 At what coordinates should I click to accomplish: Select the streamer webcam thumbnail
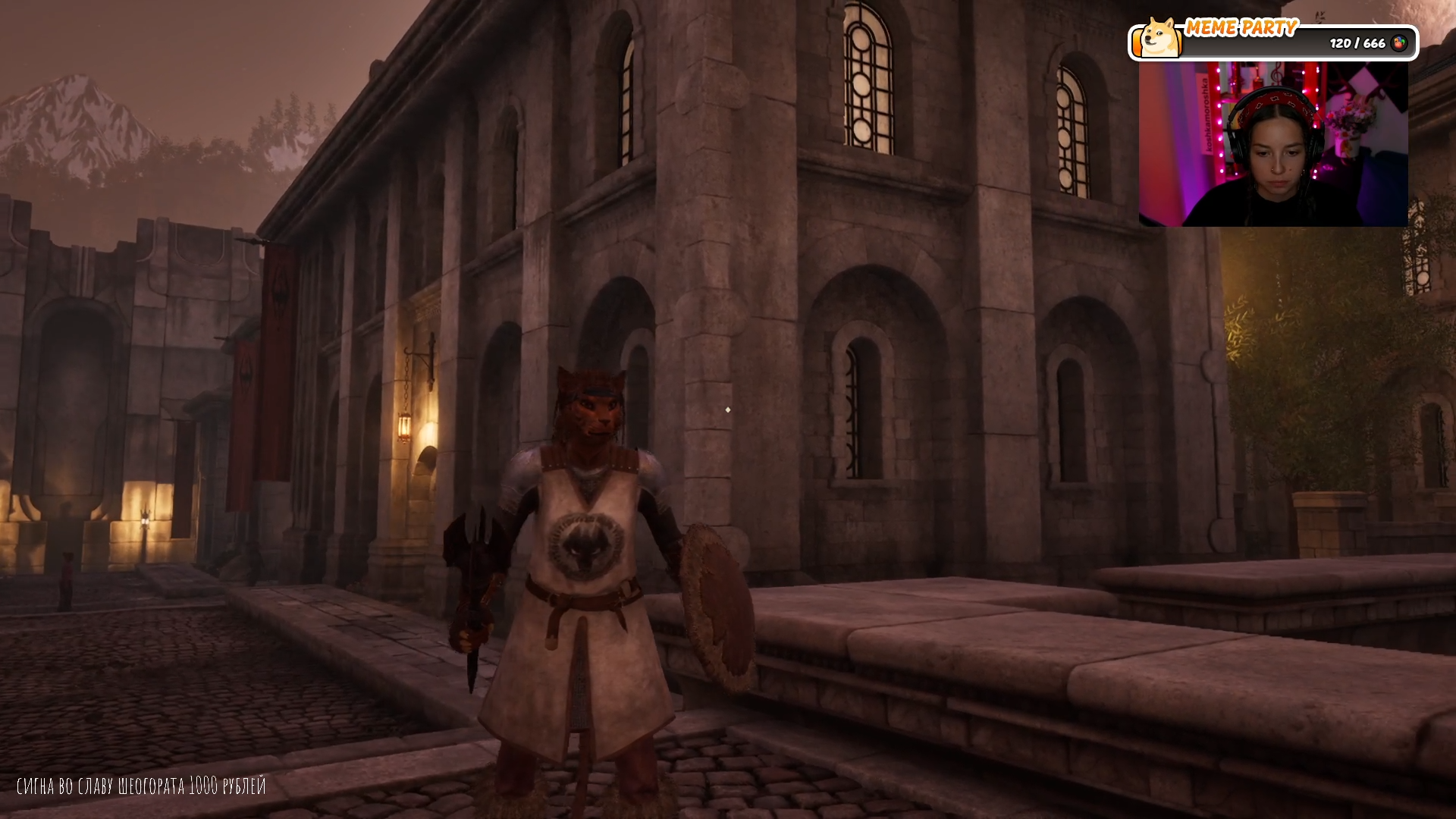click(x=1273, y=144)
